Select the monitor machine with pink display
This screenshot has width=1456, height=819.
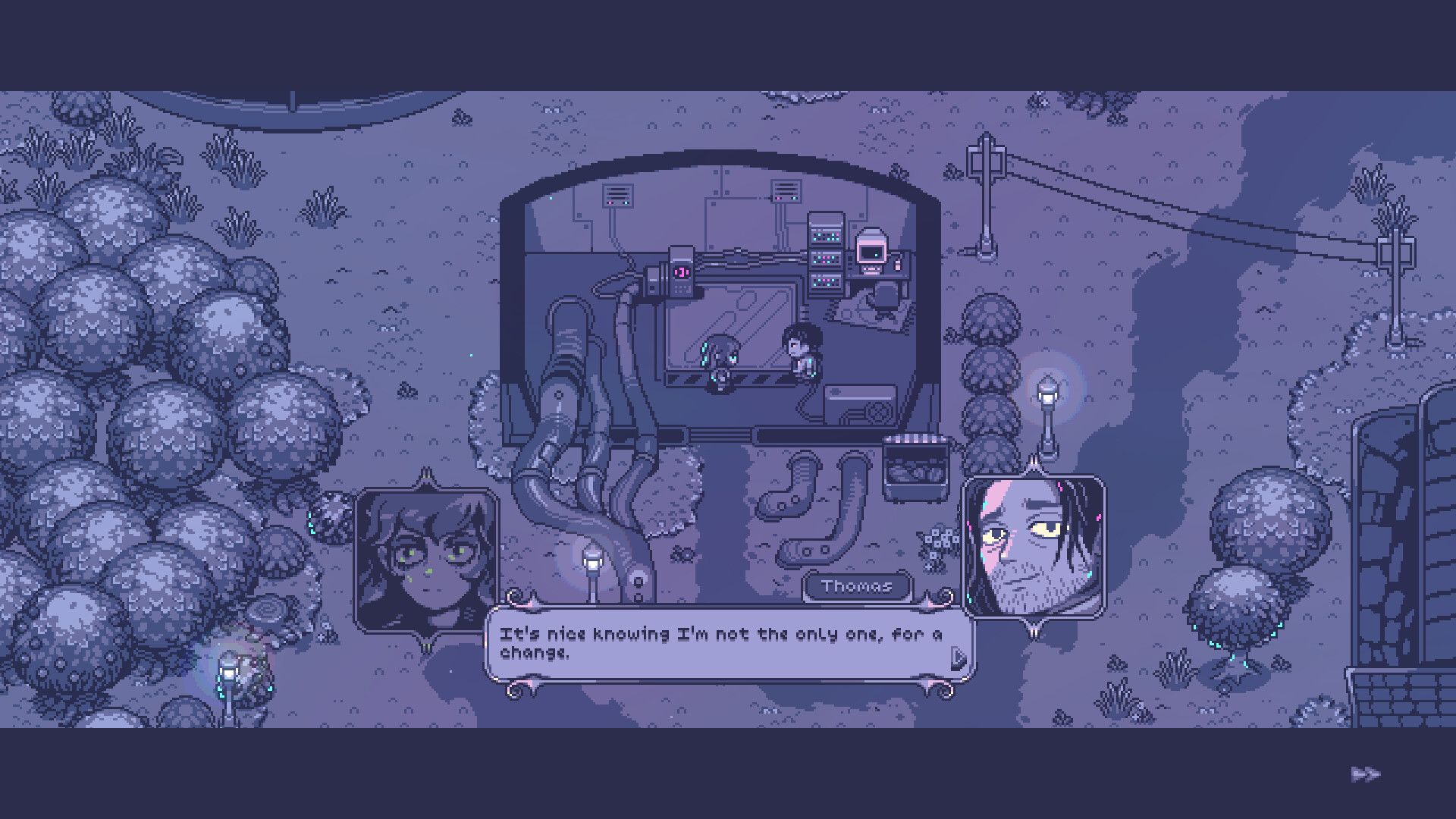(872, 250)
